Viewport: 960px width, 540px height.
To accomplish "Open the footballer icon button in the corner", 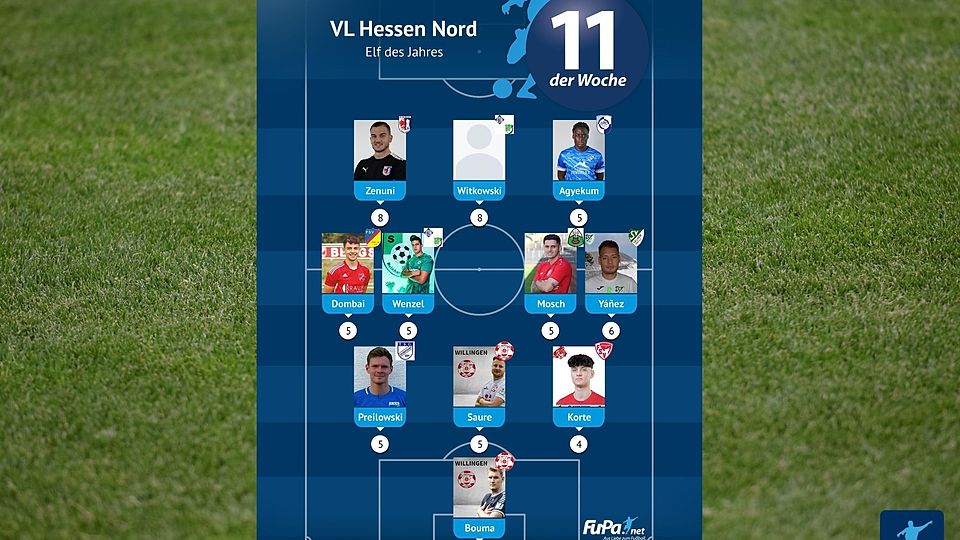I will click(x=911, y=526).
